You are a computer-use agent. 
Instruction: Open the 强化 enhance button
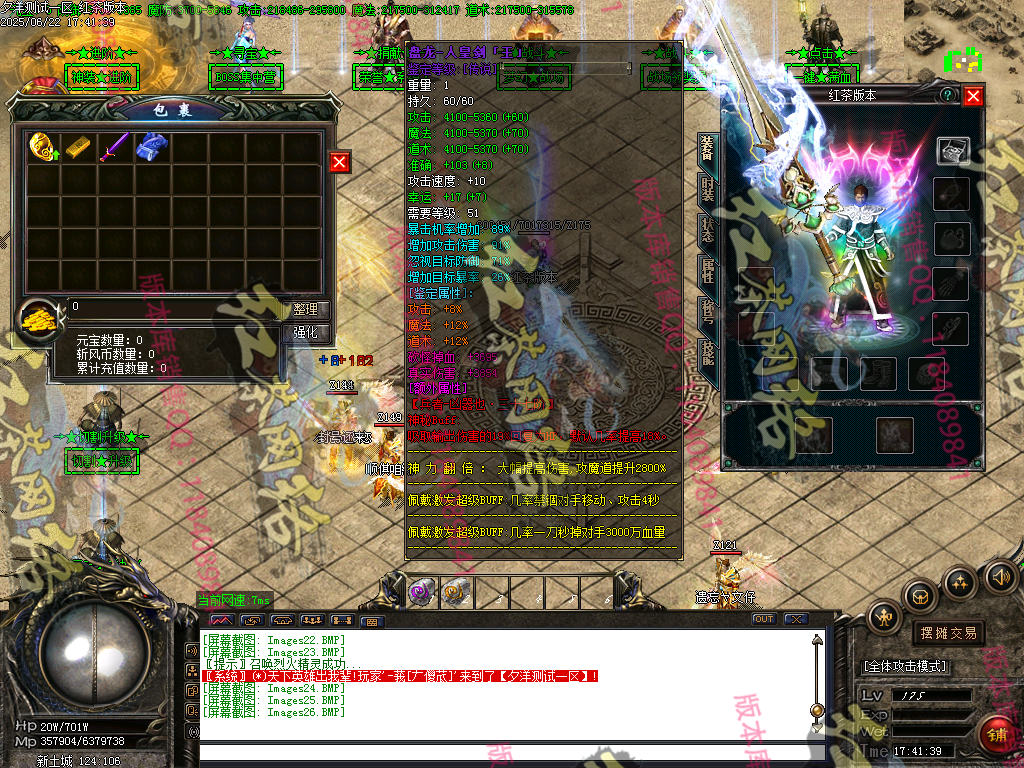pyautogui.click(x=304, y=332)
